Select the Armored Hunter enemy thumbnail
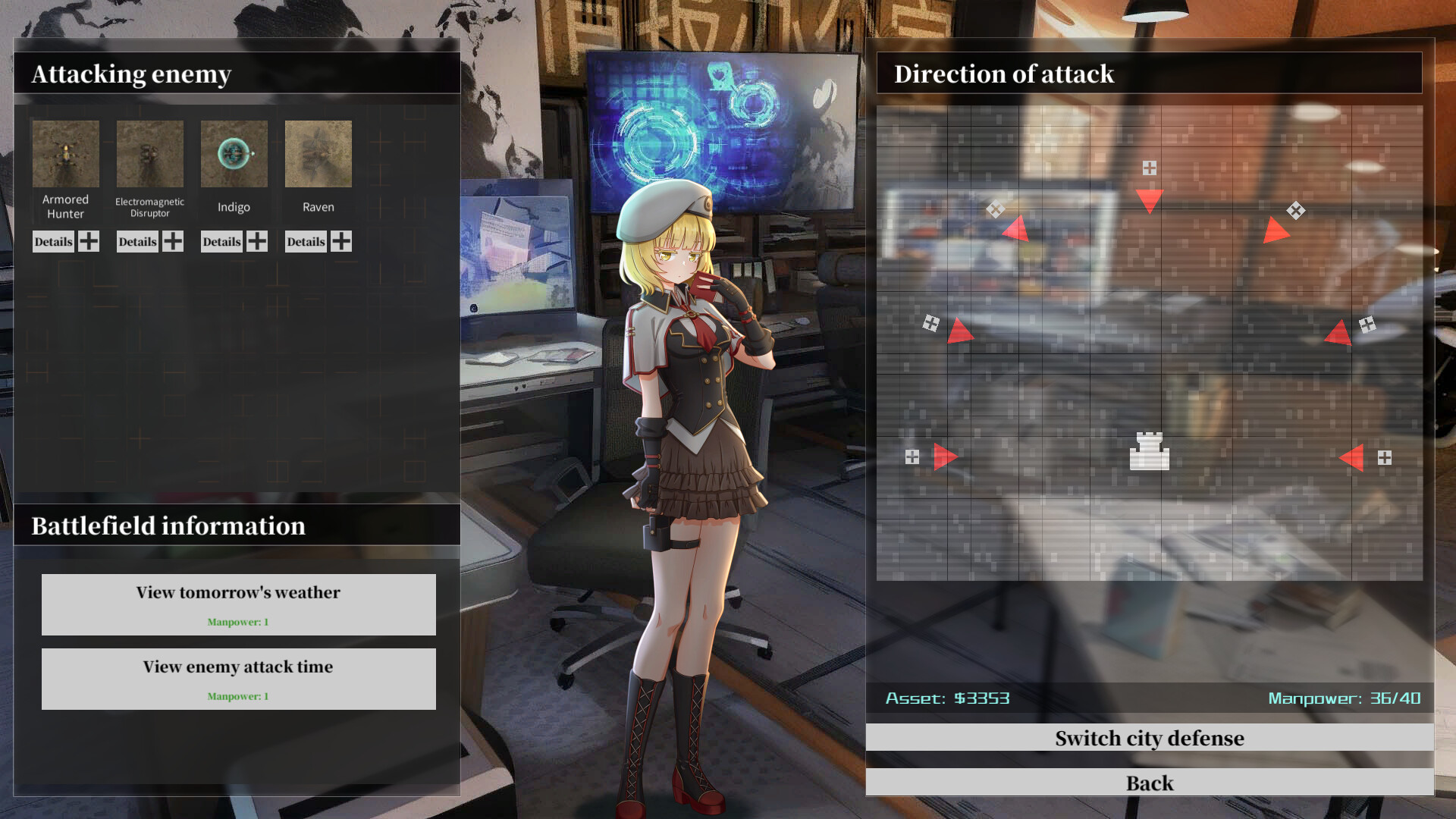The width and height of the screenshot is (1456, 819). tap(65, 155)
